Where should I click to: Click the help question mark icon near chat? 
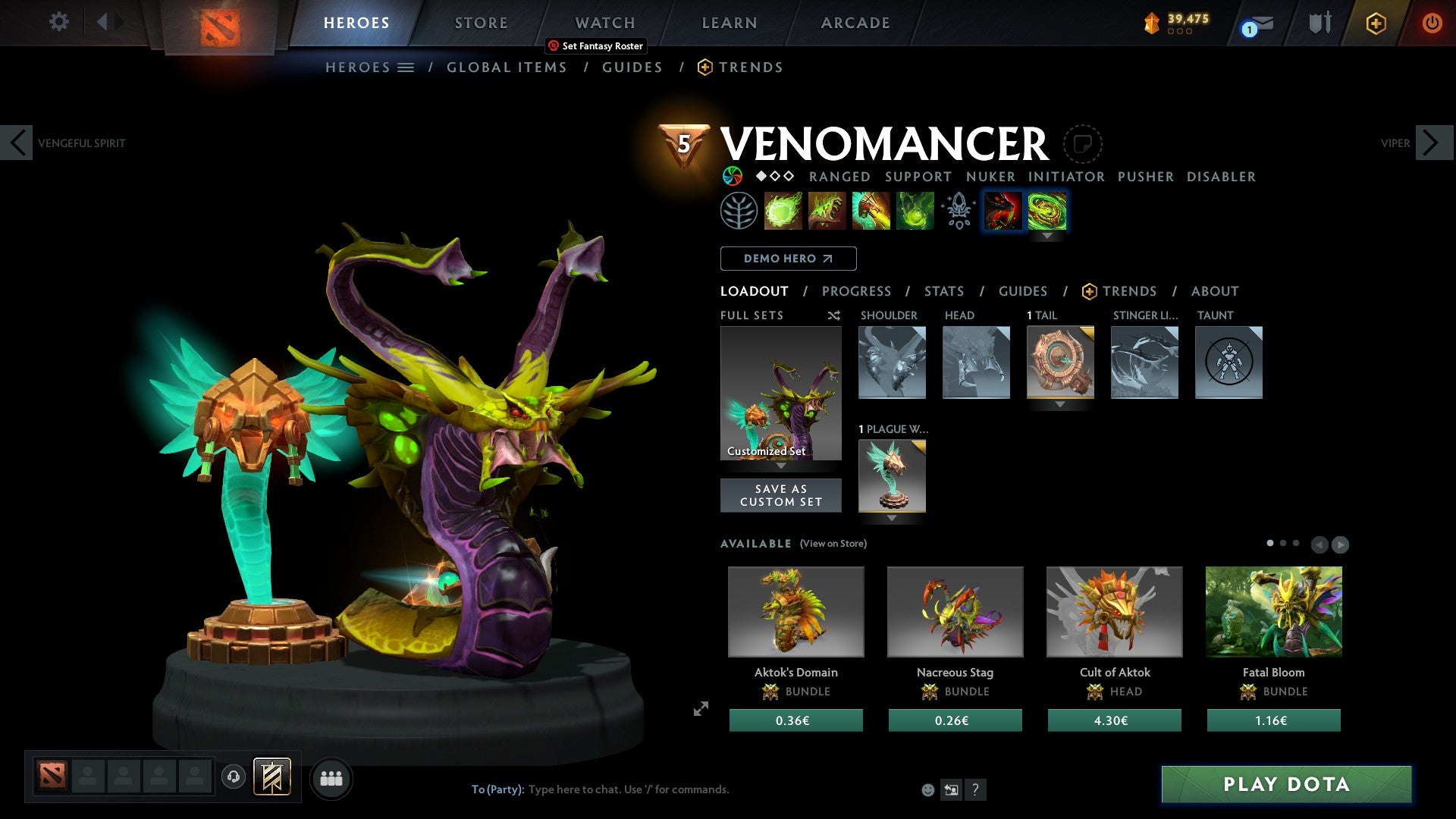point(975,789)
